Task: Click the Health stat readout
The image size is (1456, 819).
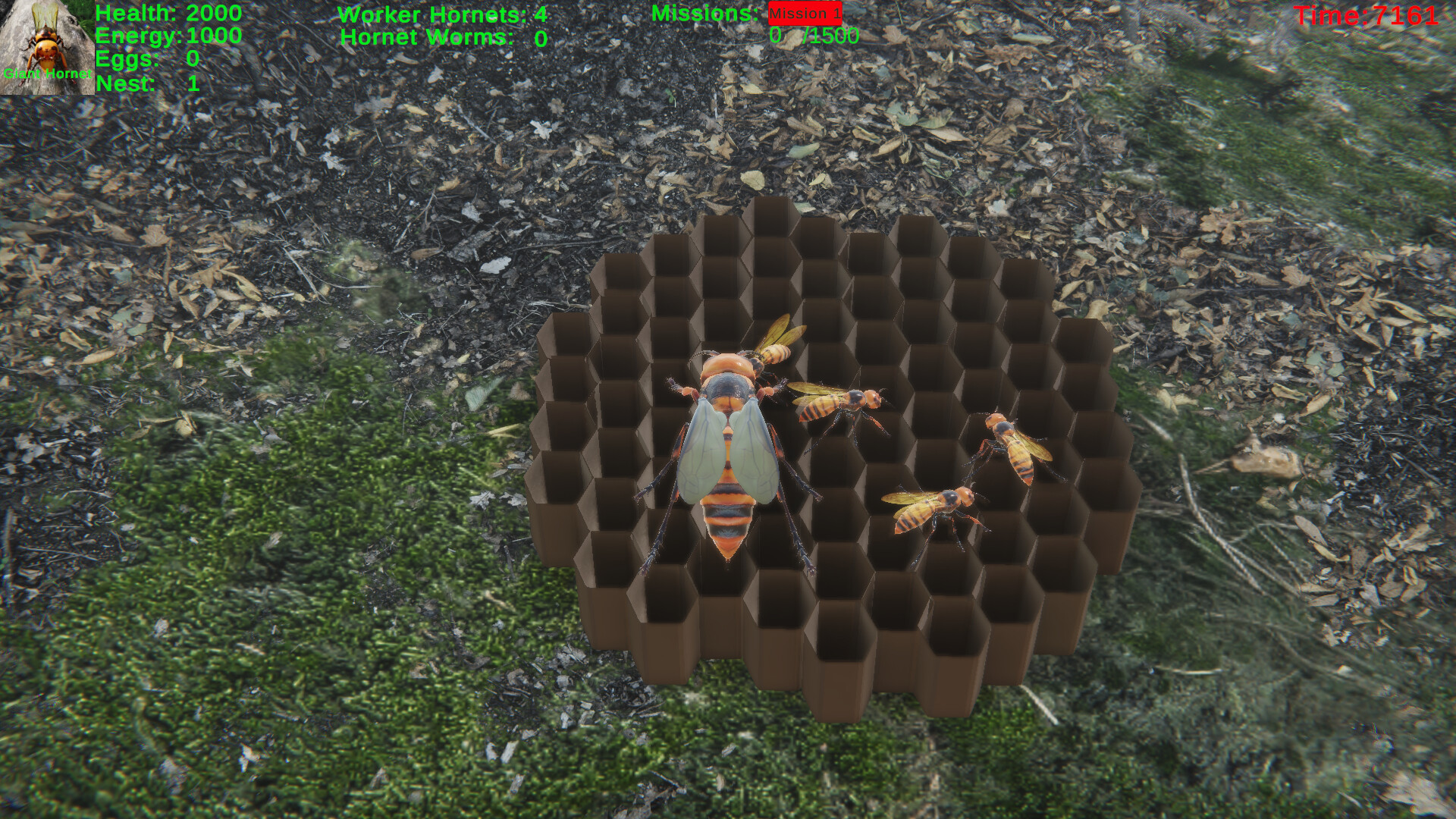Action: [167, 13]
